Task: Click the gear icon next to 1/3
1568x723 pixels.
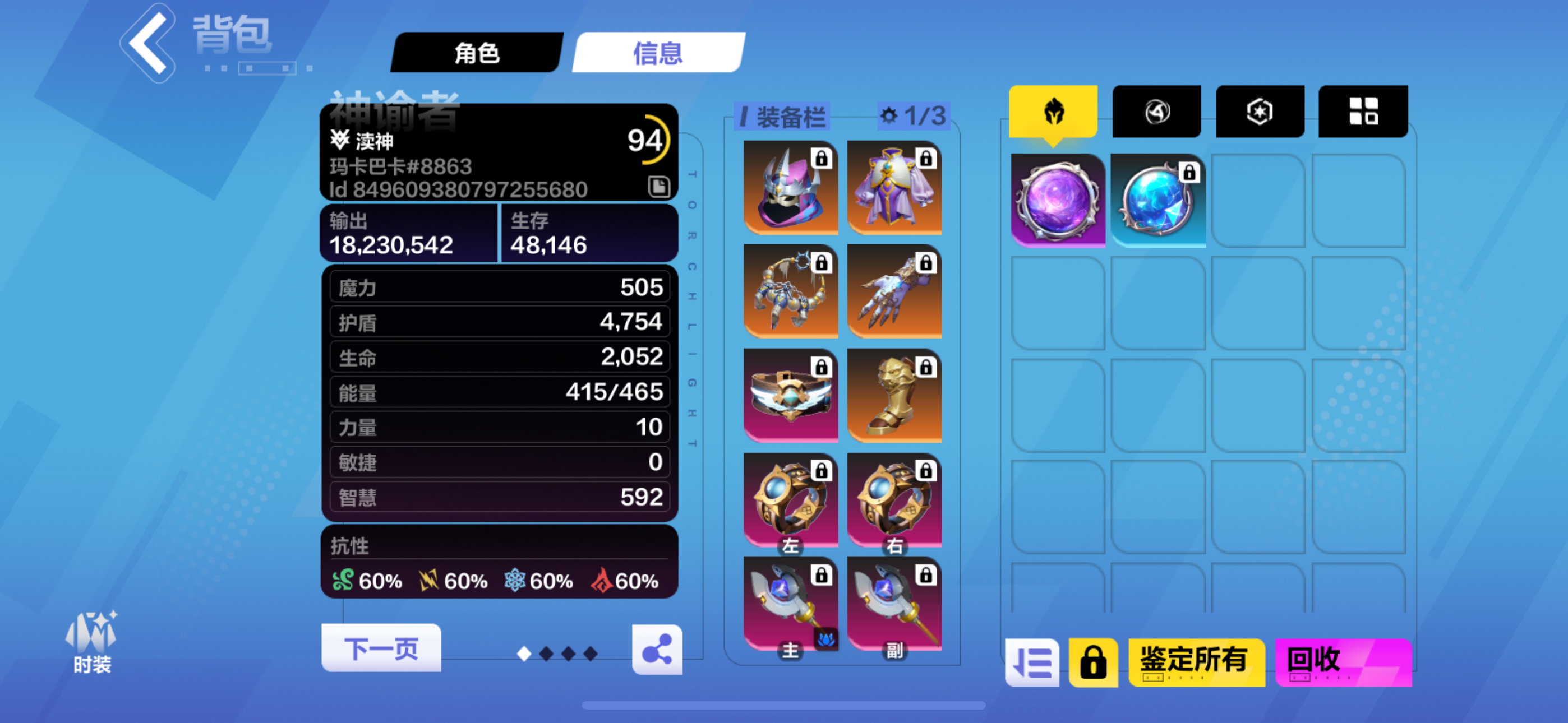Action: [x=889, y=118]
